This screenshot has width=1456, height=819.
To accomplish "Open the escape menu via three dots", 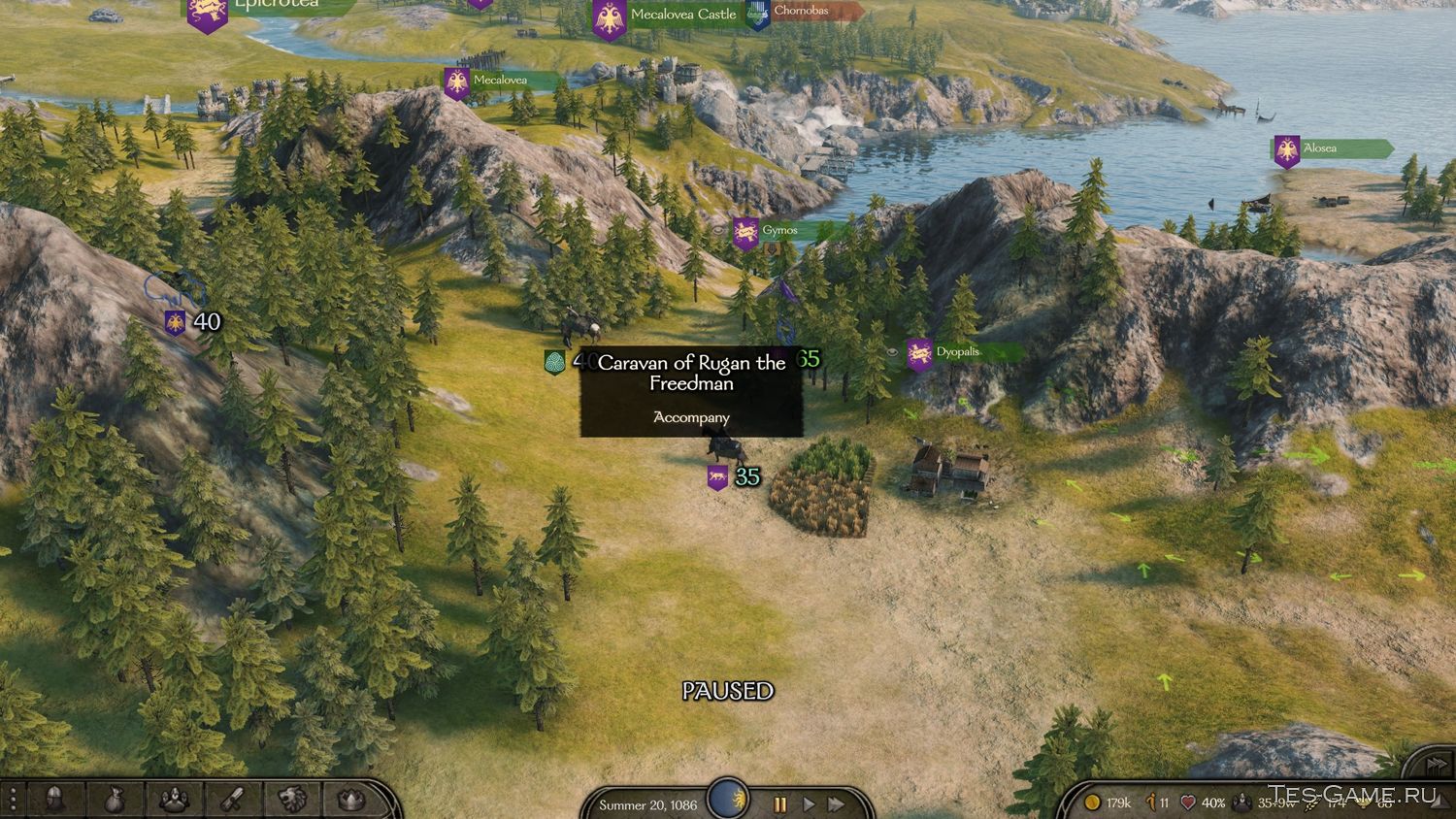I will pyautogui.click(x=13, y=800).
